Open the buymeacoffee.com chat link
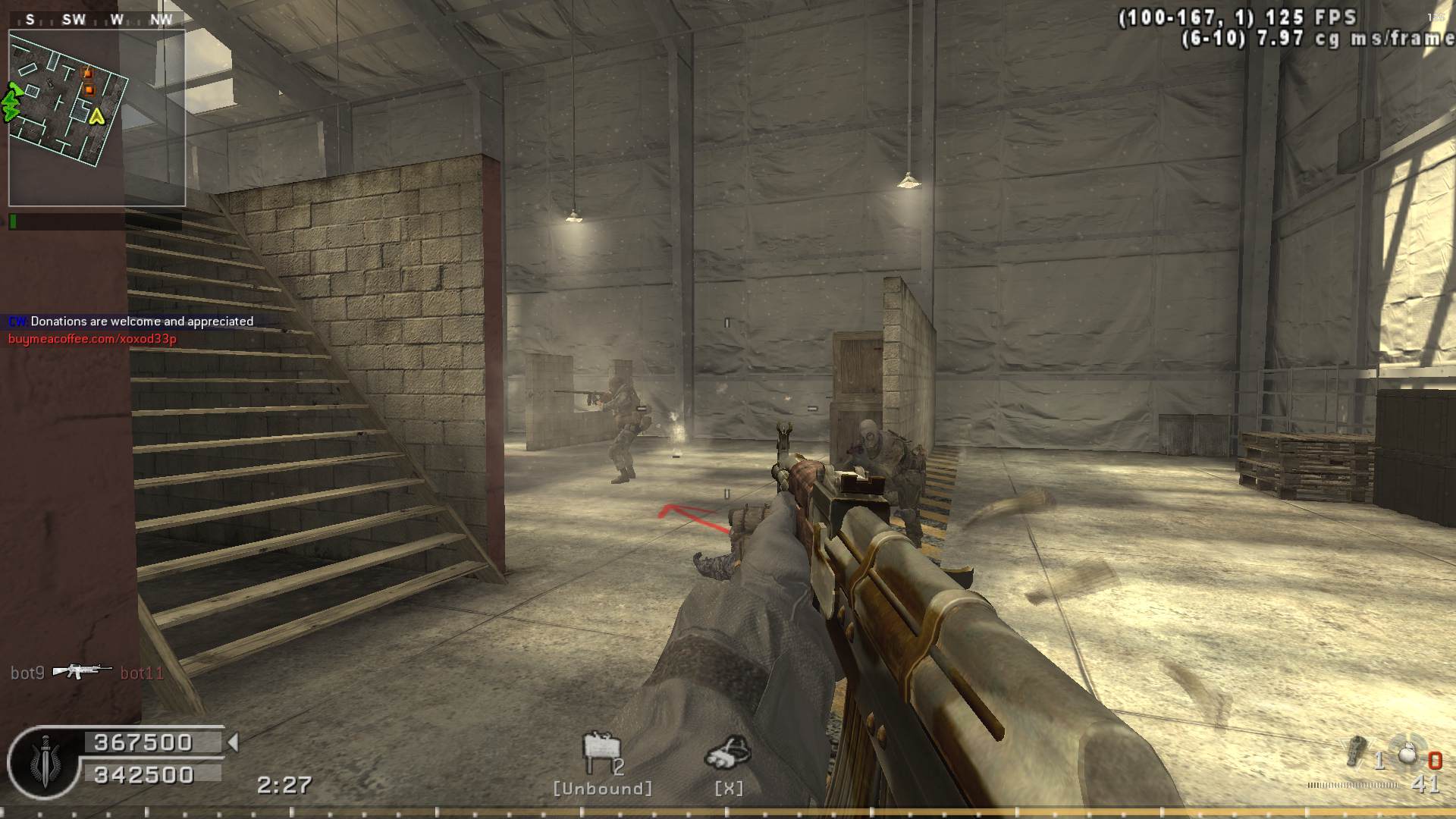Screen dimensions: 1456x819 point(93,339)
